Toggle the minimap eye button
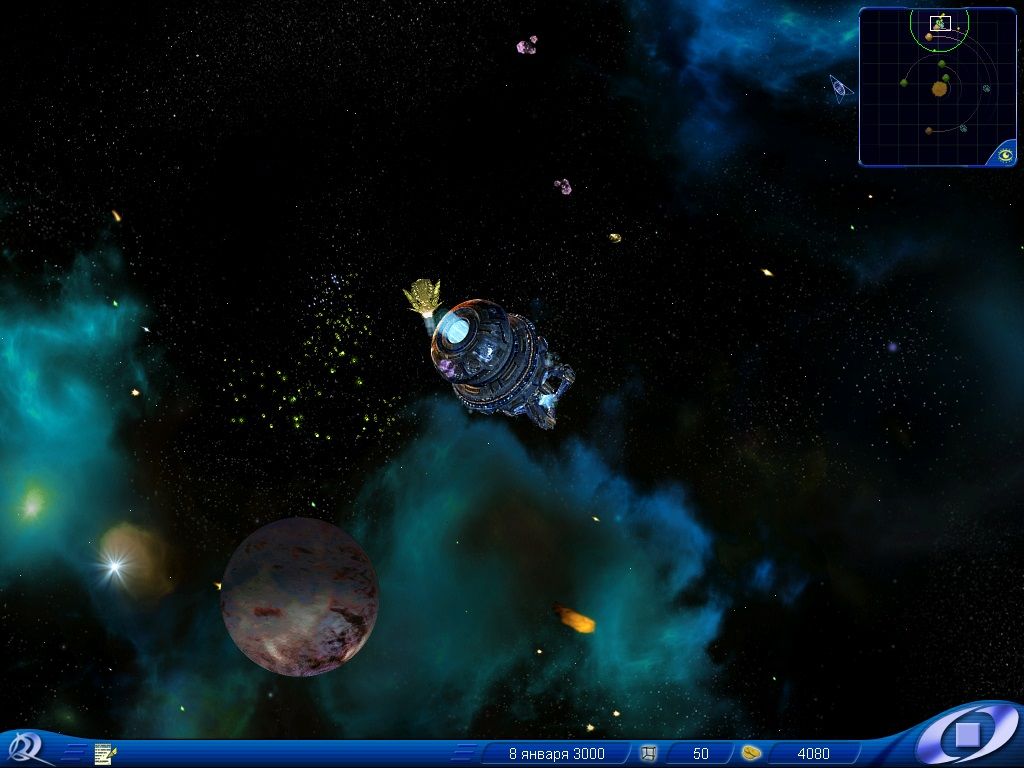This screenshot has width=1024, height=768. pyautogui.click(x=1005, y=154)
